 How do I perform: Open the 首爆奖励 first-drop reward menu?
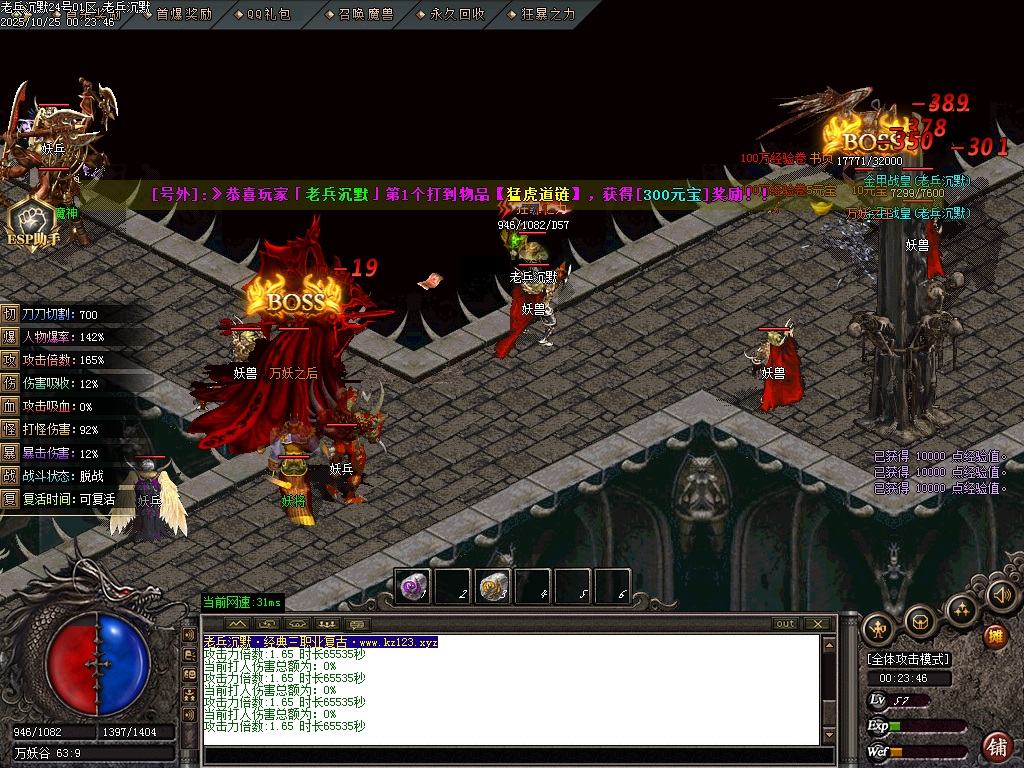coord(183,14)
